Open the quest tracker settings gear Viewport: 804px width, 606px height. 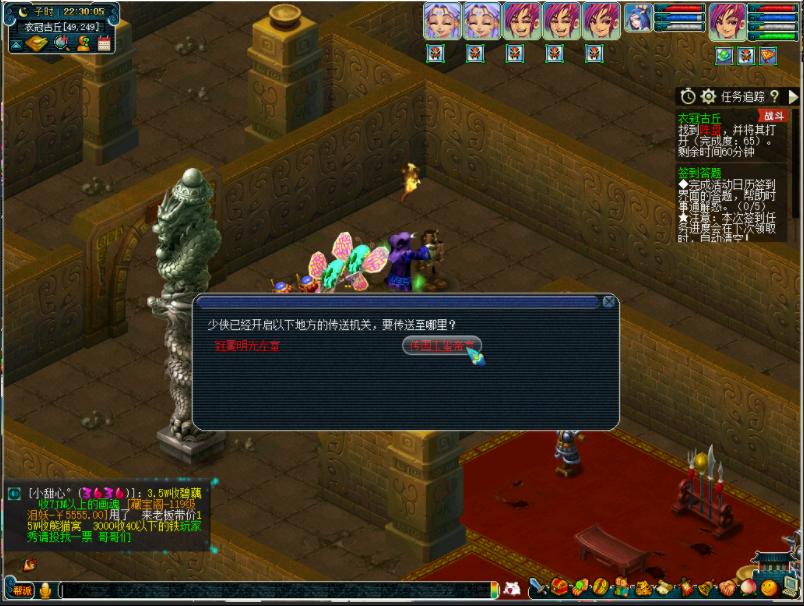[x=708, y=96]
